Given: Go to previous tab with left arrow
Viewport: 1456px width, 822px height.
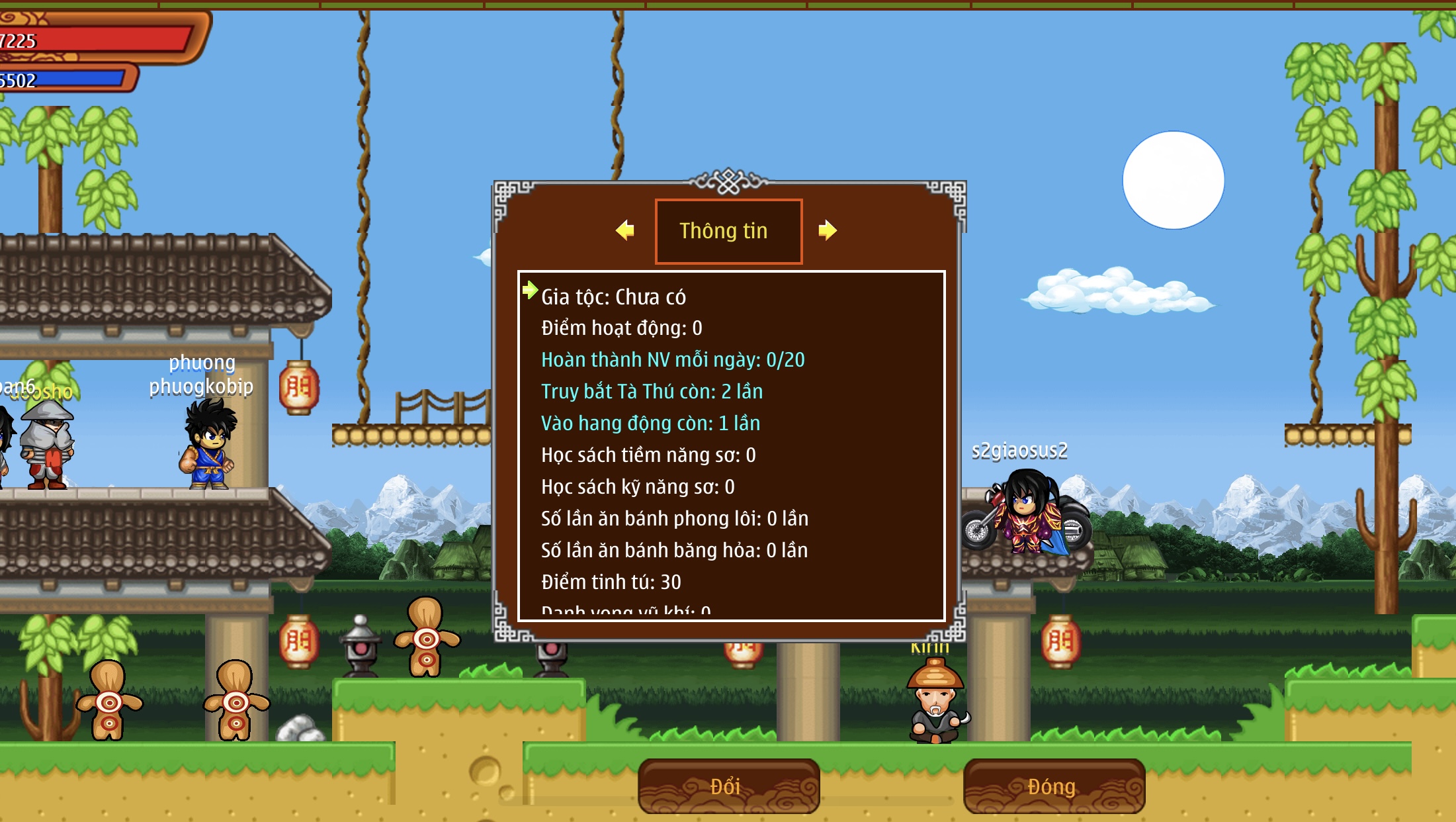Looking at the screenshot, I should (x=625, y=230).
